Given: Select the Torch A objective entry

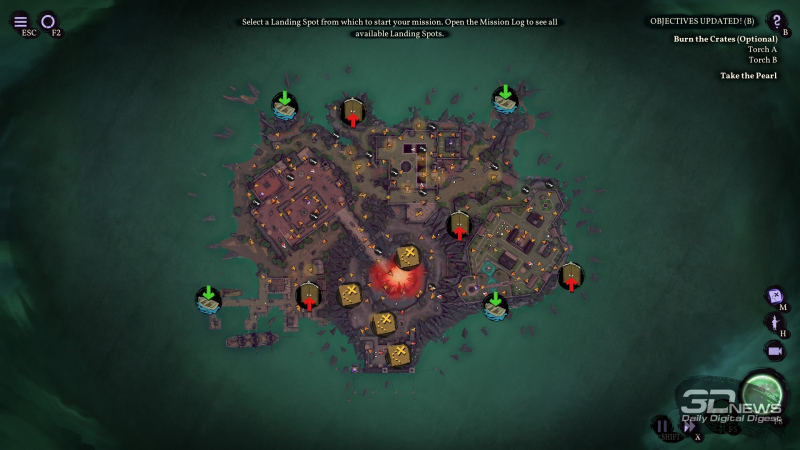Looking at the screenshot, I should [x=762, y=49].
